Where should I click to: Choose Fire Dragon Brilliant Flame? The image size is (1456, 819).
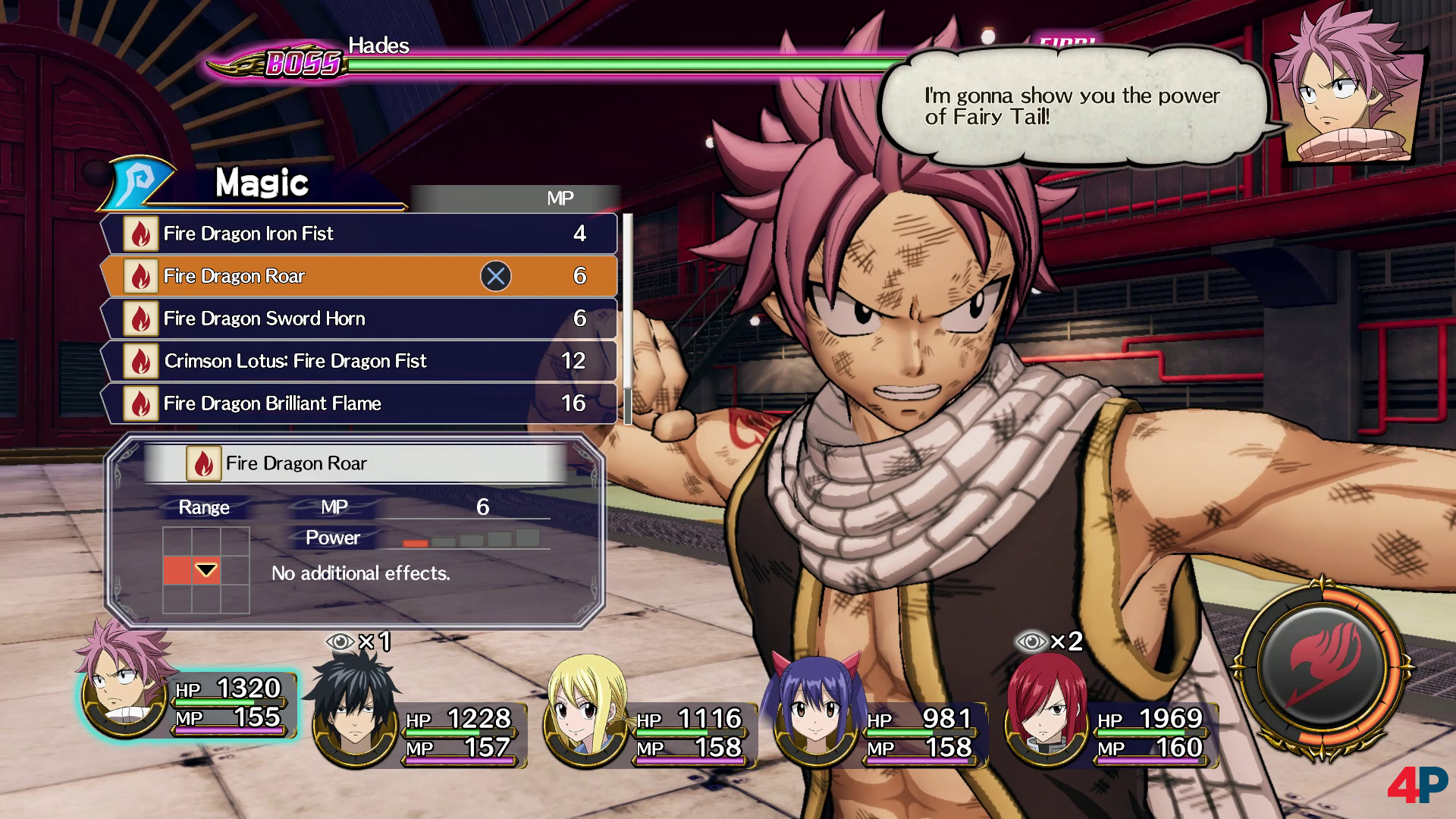359,403
